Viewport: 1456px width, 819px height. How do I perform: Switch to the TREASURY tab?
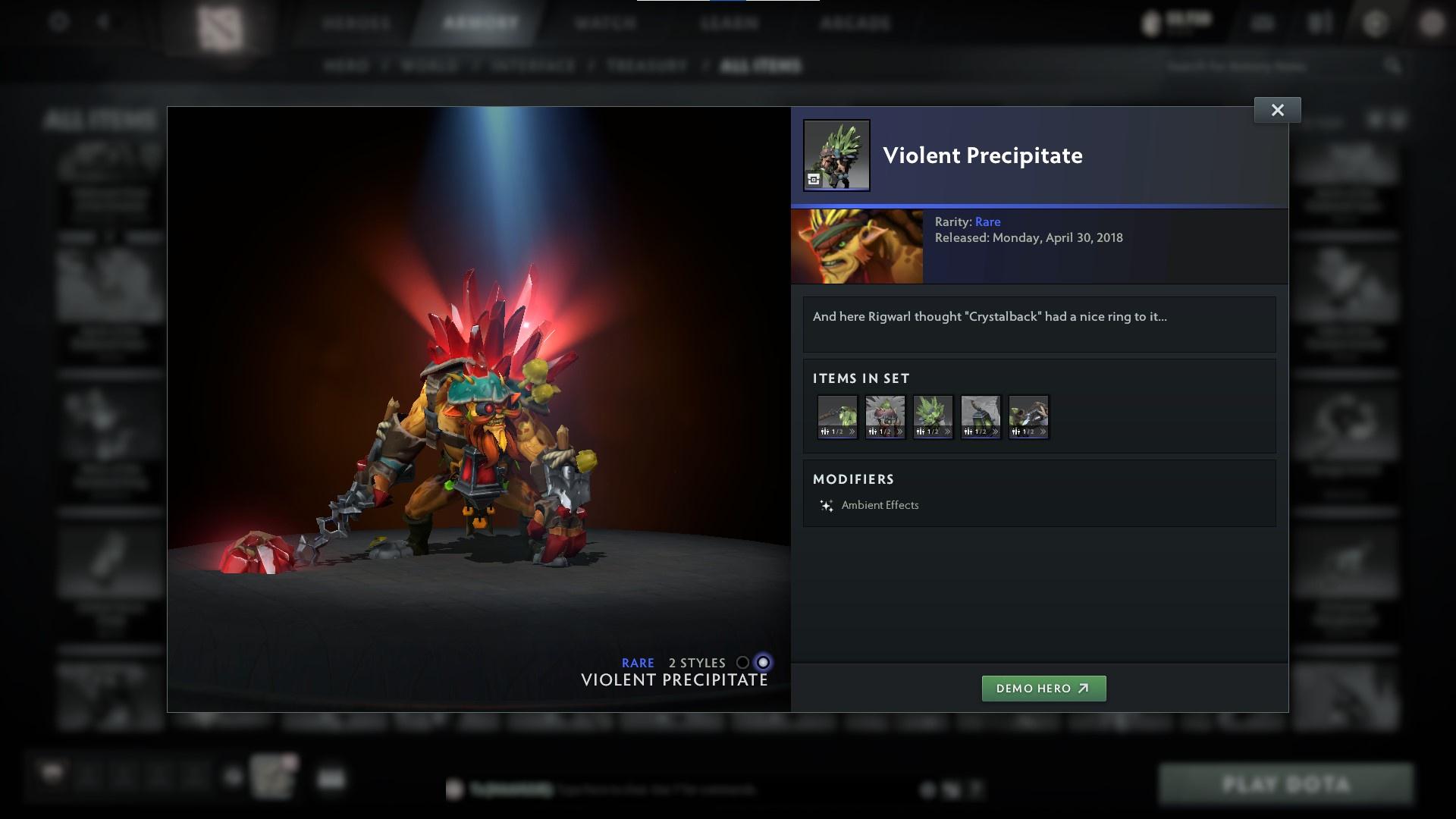point(644,66)
